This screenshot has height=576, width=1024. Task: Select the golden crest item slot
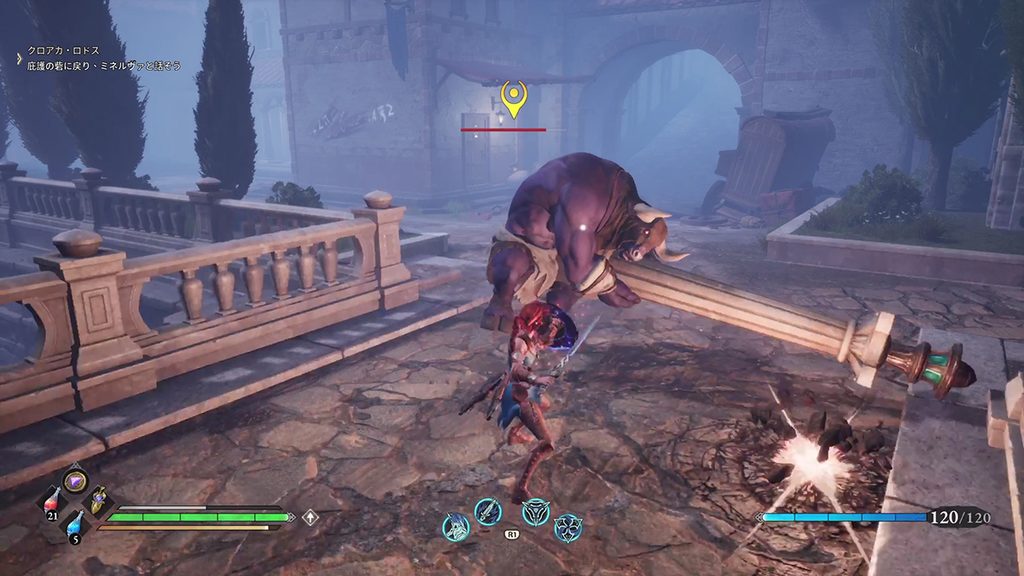[98, 503]
